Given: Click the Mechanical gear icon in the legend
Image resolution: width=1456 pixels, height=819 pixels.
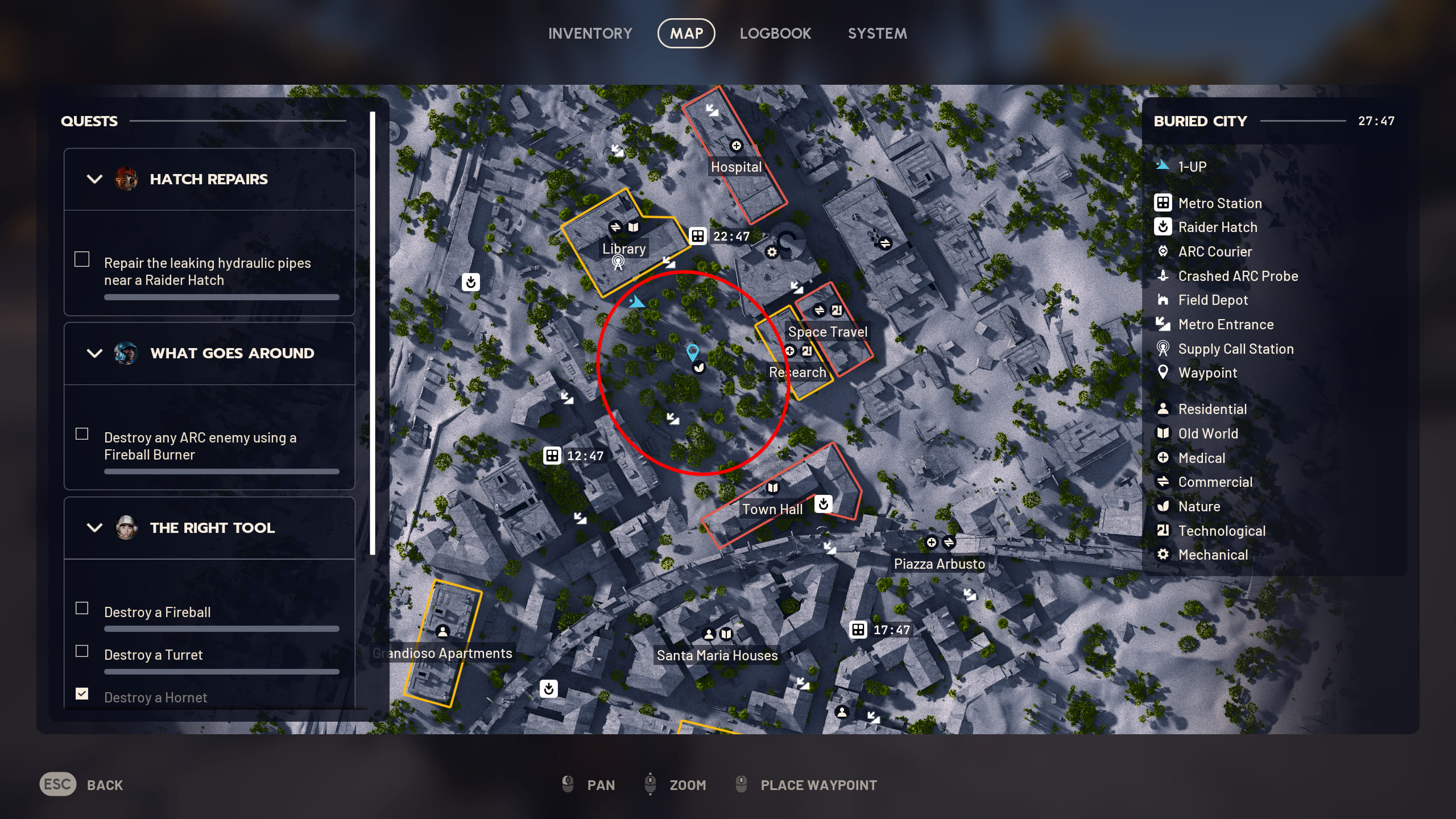Looking at the screenshot, I should [x=1164, y=554].
